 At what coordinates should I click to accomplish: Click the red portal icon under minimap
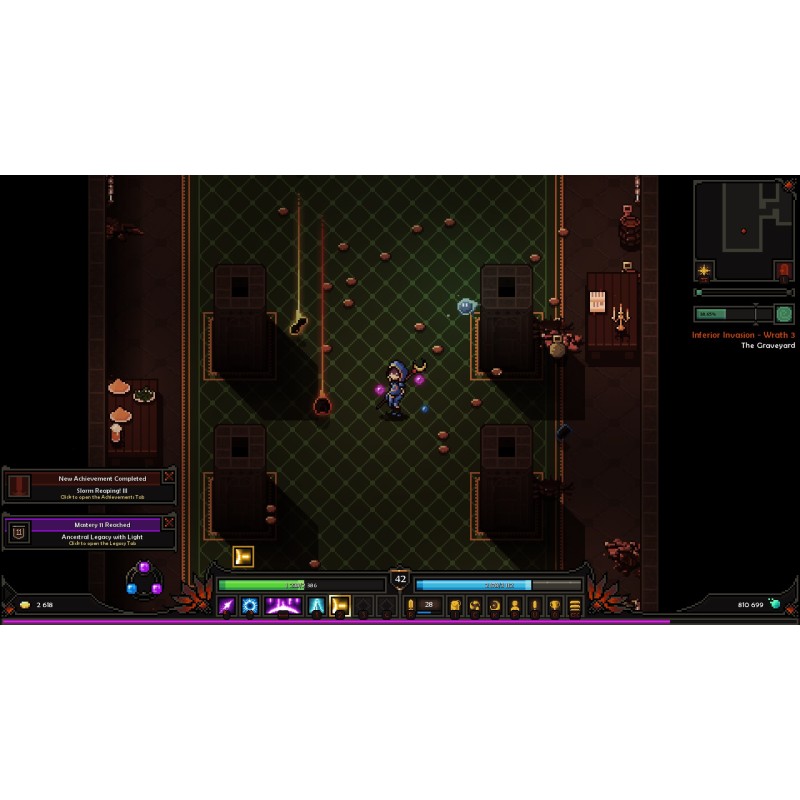[x=783, y=270]
